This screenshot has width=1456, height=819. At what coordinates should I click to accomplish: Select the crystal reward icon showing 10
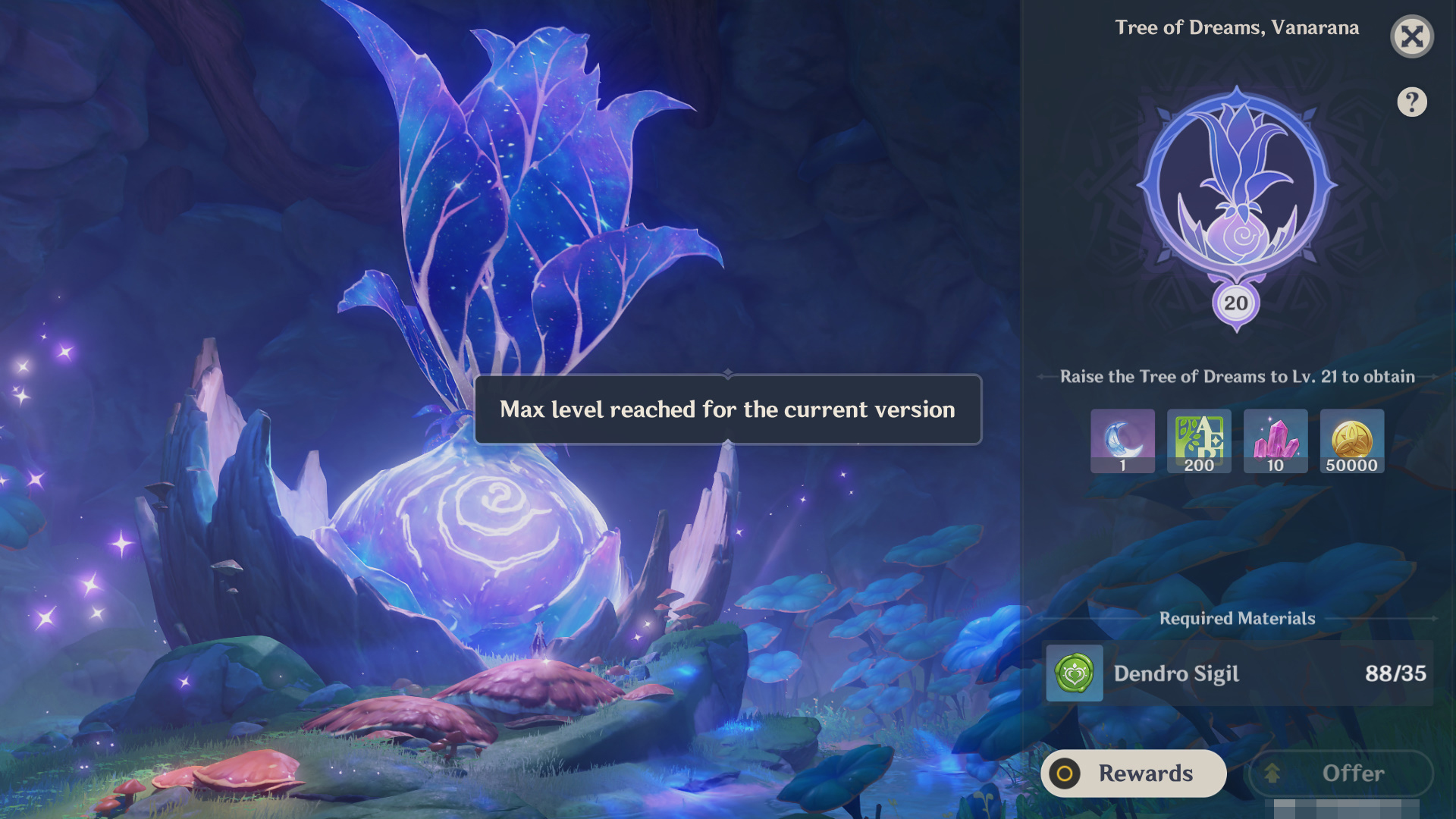1276,441
